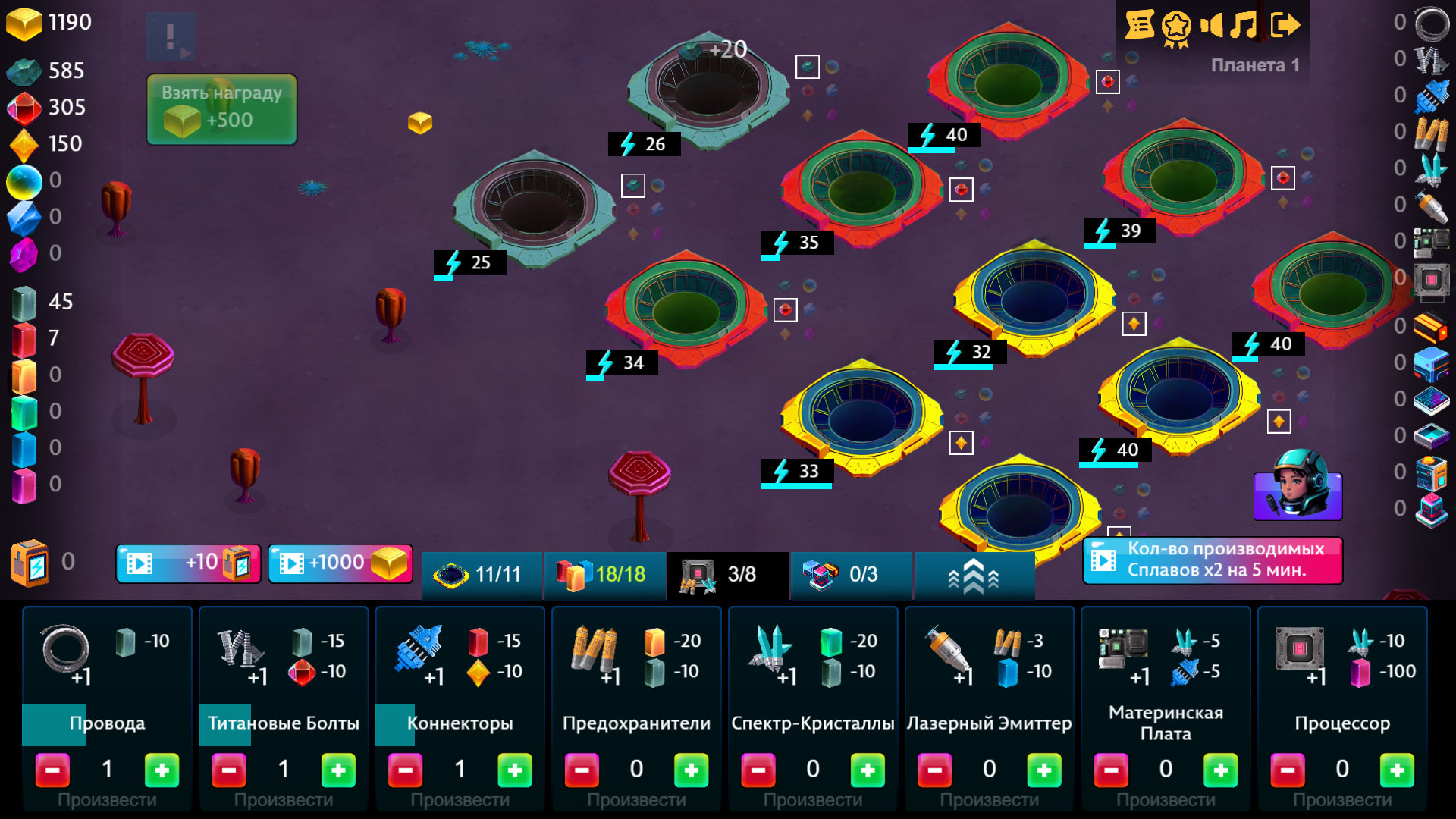Increase Предохранители quantity with plus stepper
This screenshot has height=819, width=1456.
[691, 770]
